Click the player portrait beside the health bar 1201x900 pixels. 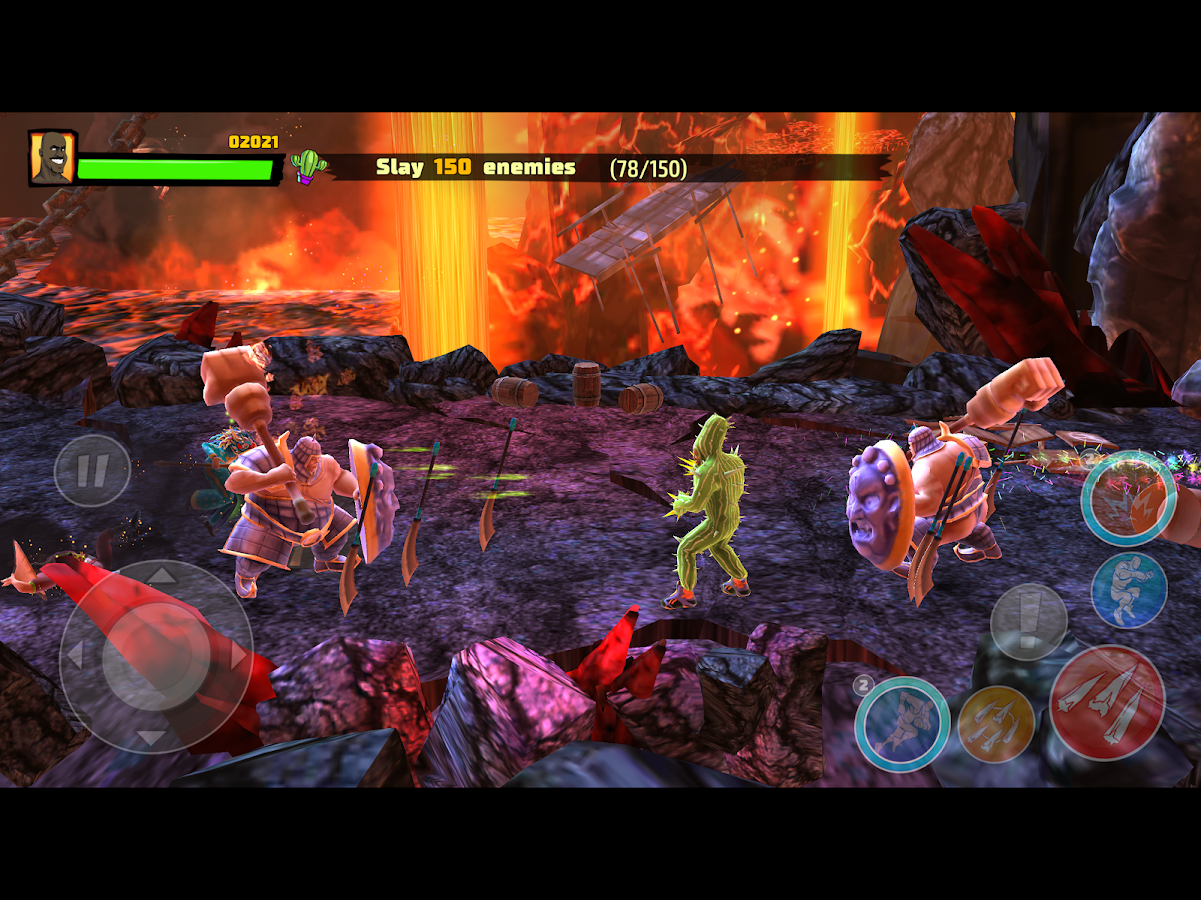point(52,158)
